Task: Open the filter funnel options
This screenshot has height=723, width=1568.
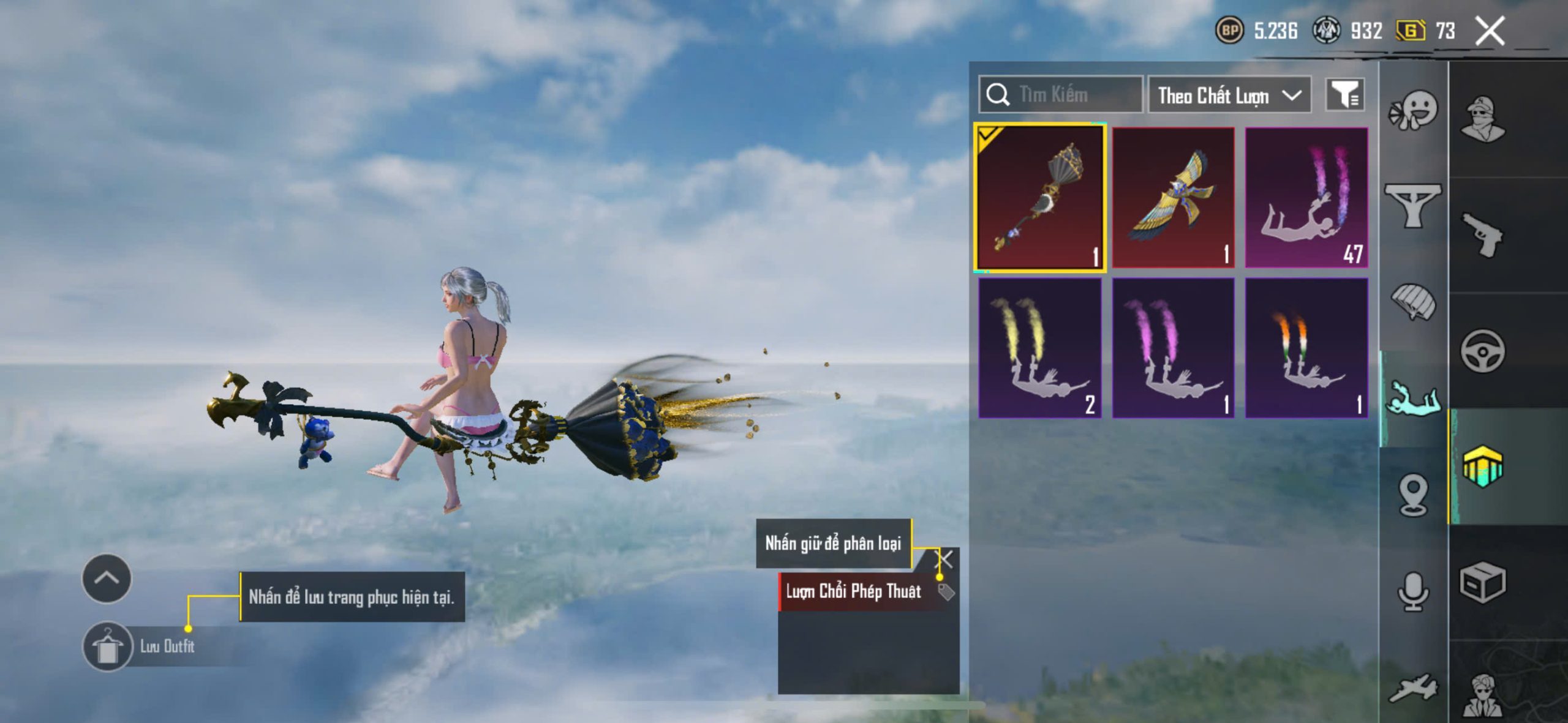Action: tap(1344, 95)
